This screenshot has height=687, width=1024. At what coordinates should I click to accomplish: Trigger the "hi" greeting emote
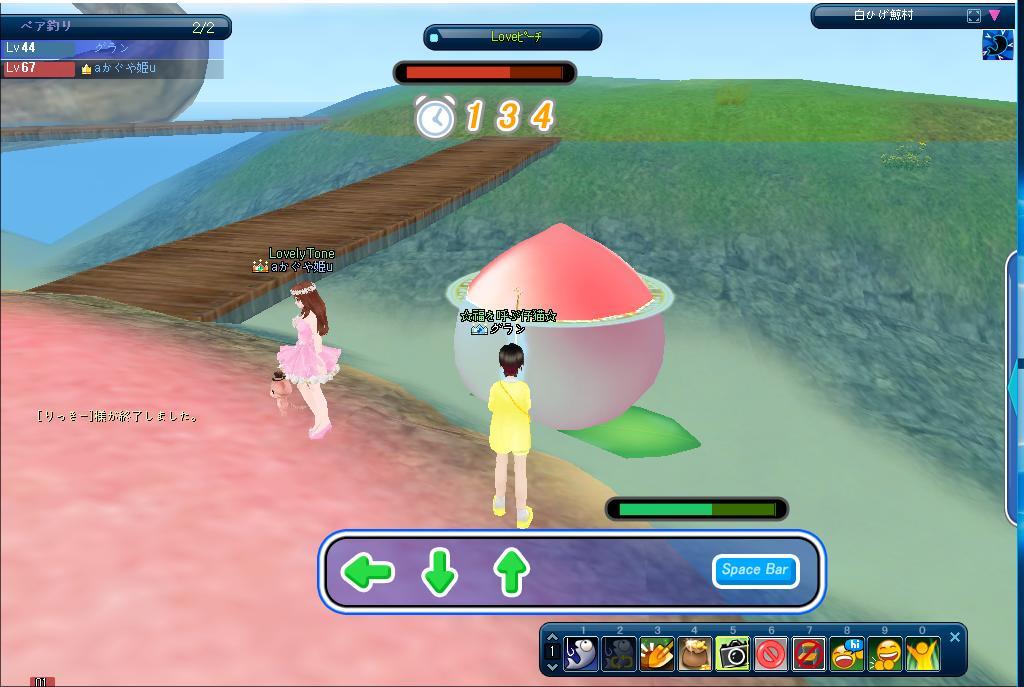[x=847, y=654]
